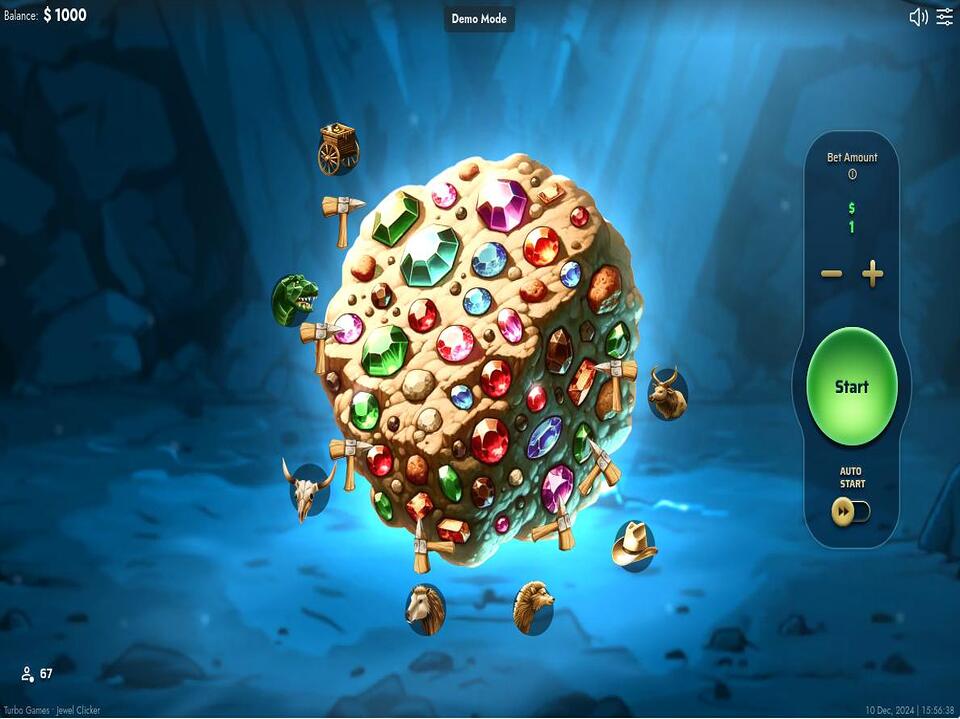The image size is (960, 719).
Task: Open the settings sliders menu
Action: pos(945,17)
